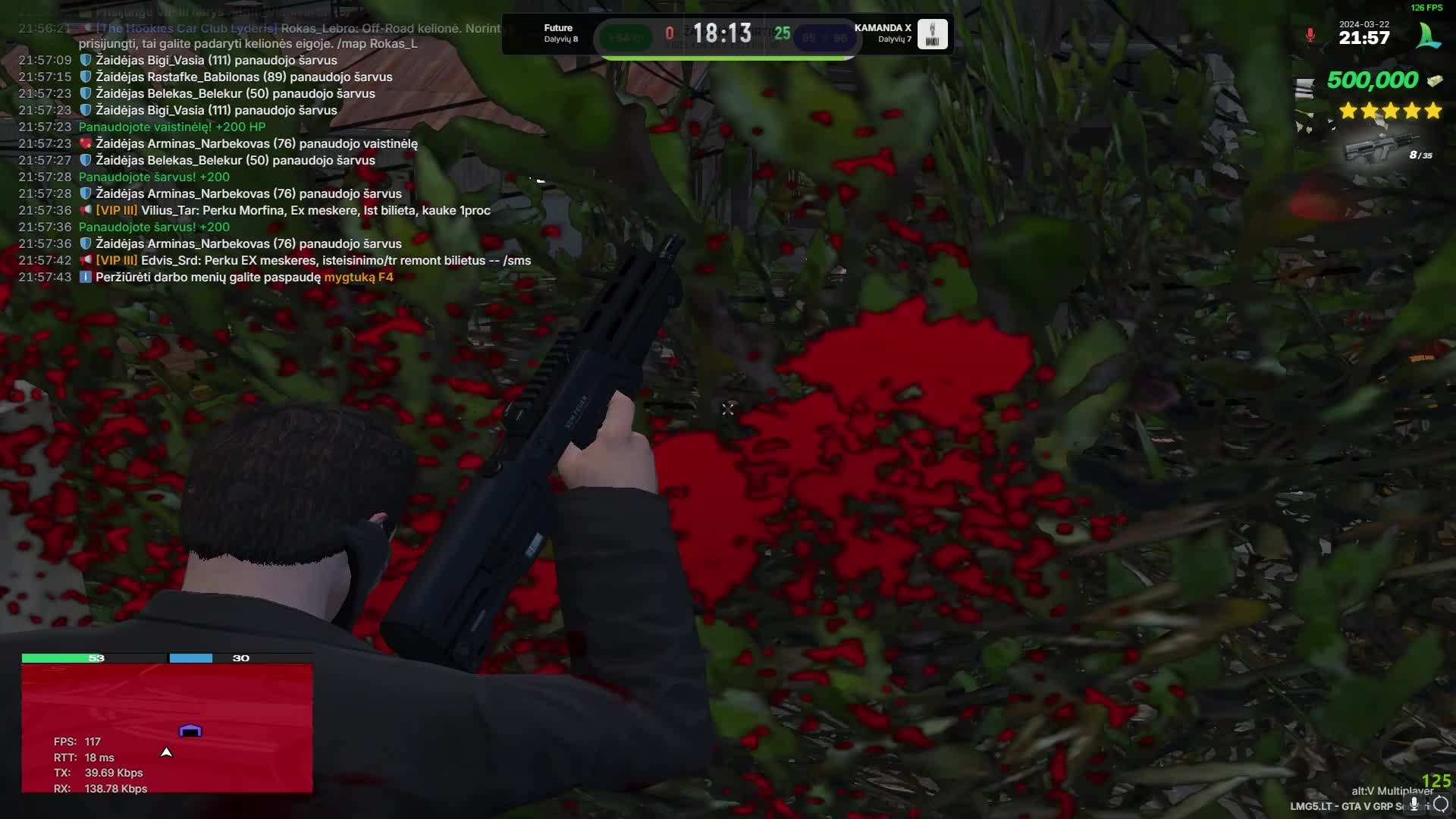Click the KAMANDA X team emblem
The width and height of the screenshot is (1456, 819).
point(932,34)
